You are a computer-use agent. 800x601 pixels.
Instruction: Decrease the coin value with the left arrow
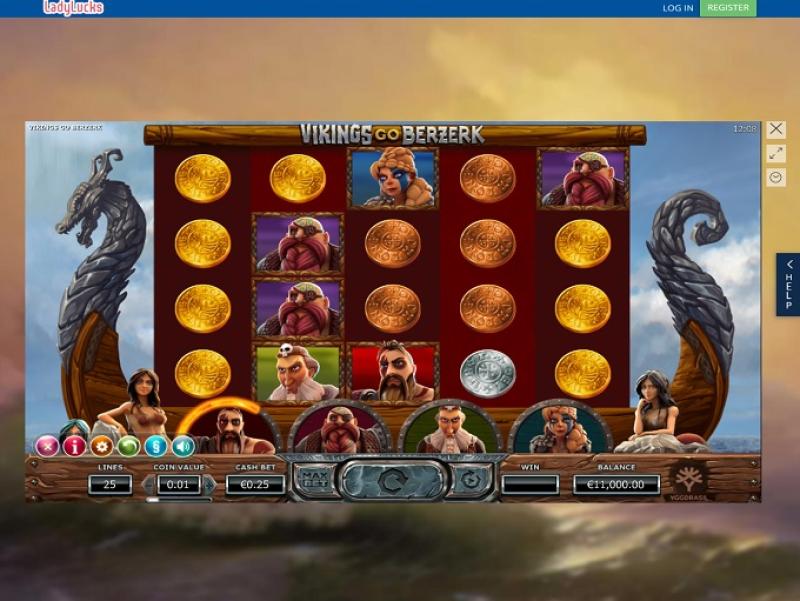(x=152, y=485)
